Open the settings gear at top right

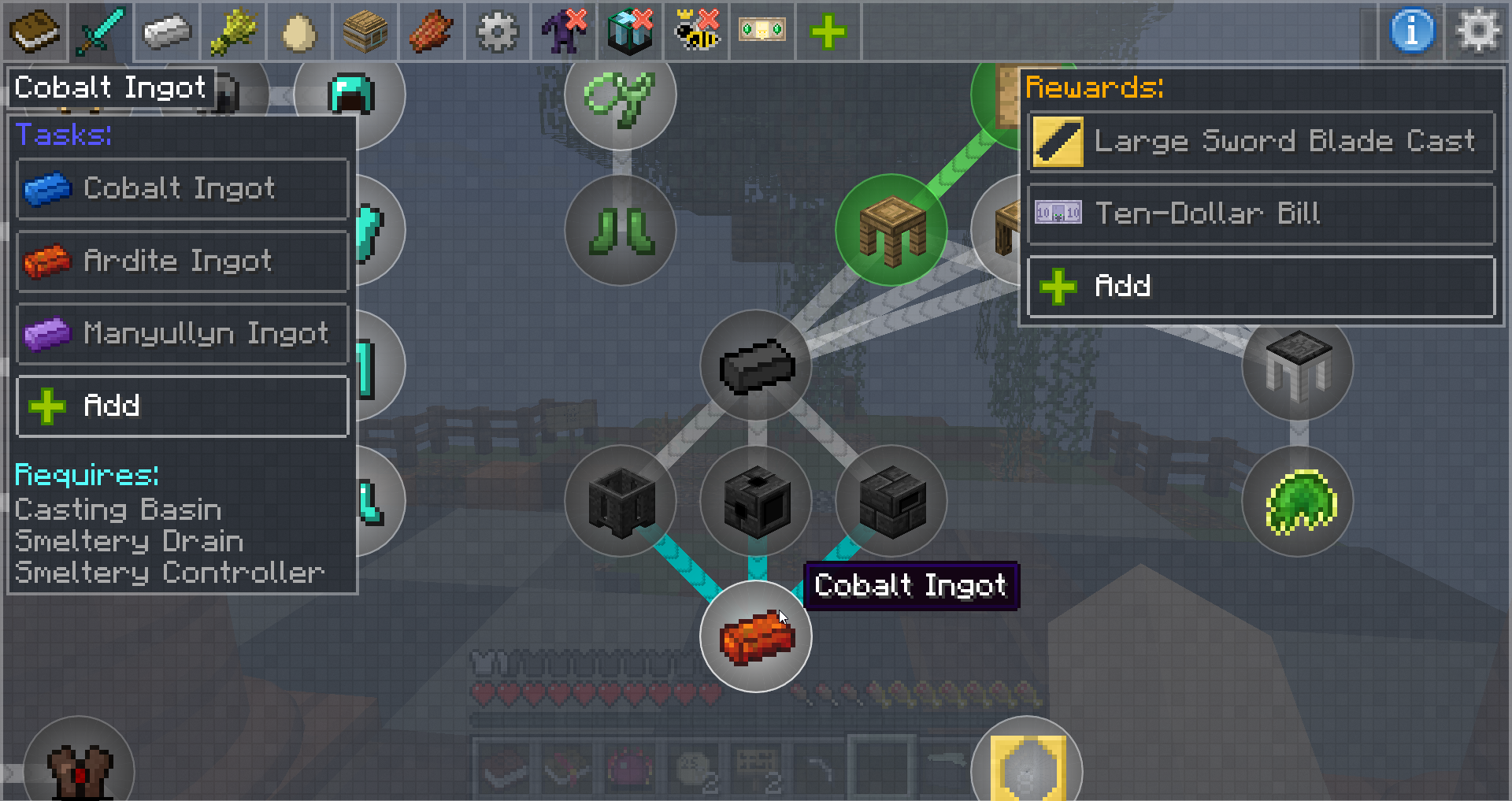[1477, 32]
